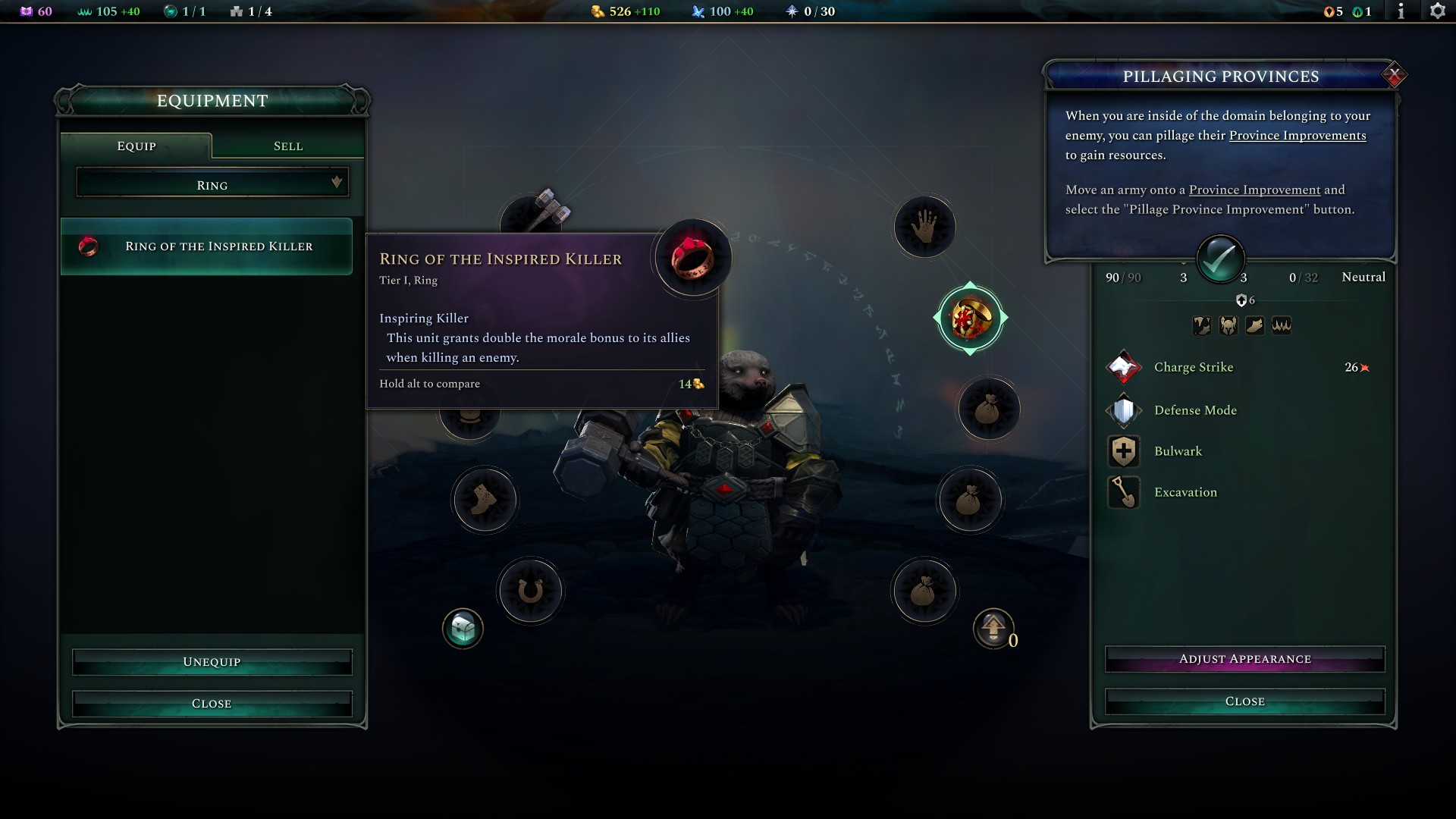Open the boots equipment slot
Image resolution: width=1456 pixels, height=819 pixels.
(x=485, y=499)
